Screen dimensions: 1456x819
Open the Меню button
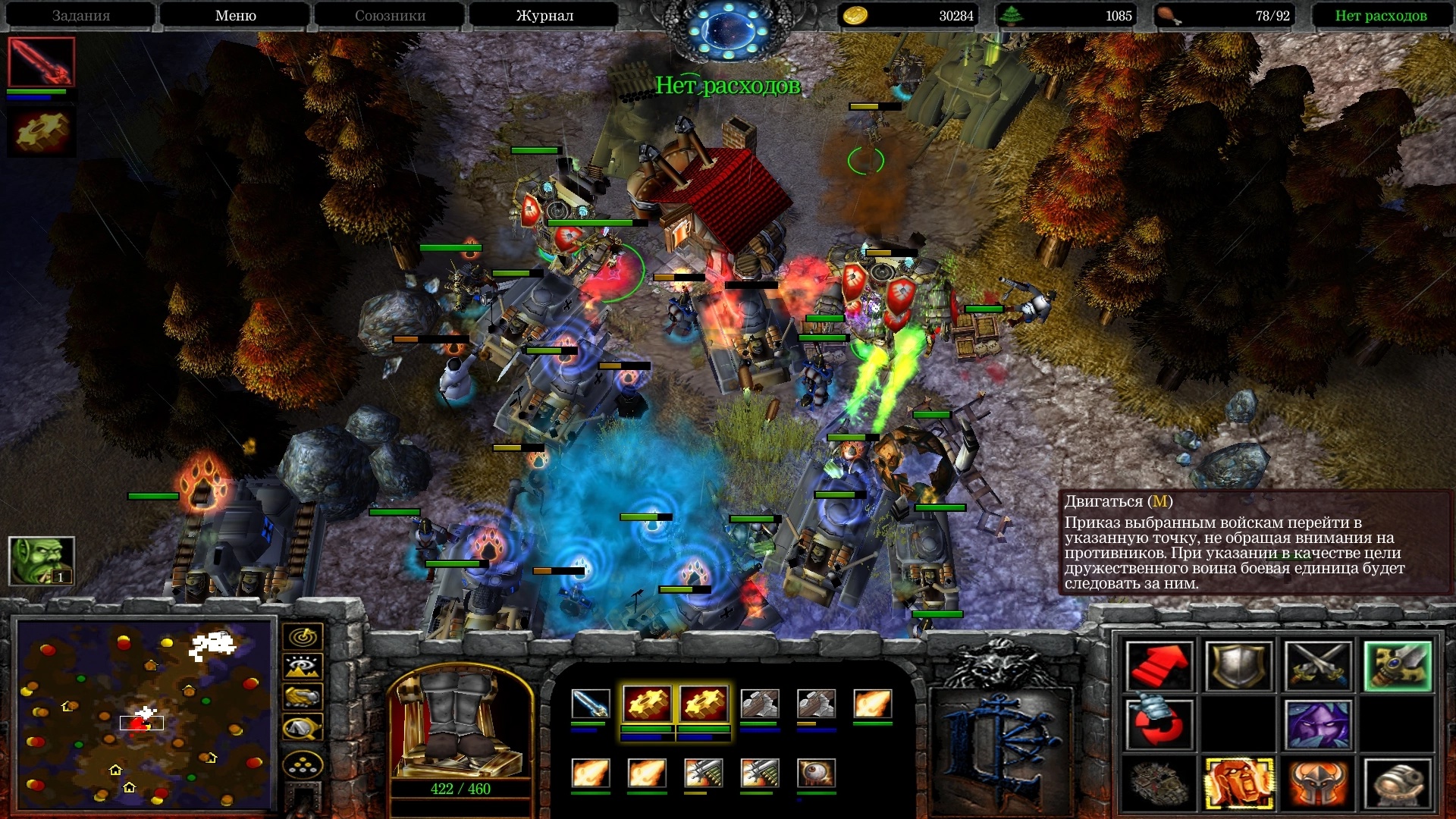[235, 15]
